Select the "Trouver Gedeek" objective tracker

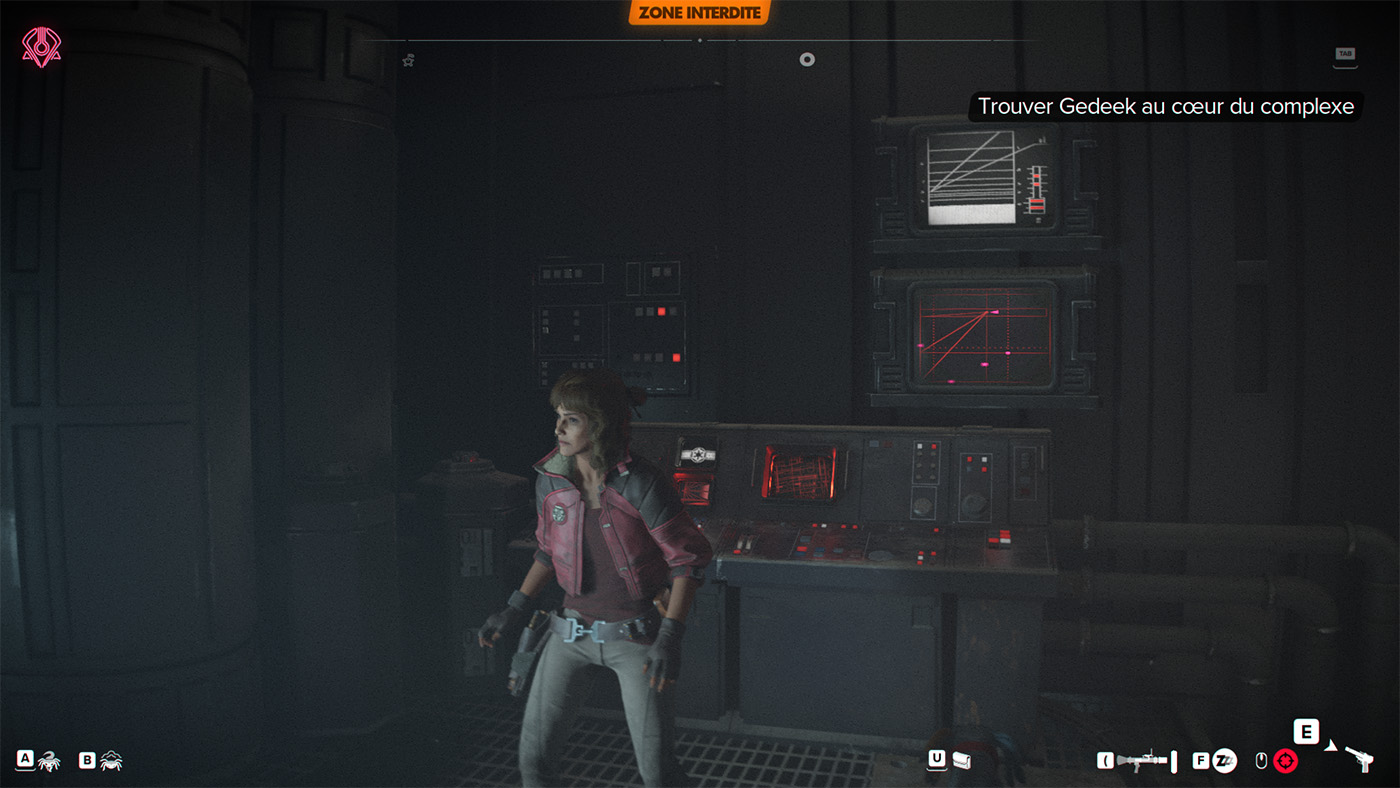pos(1166,106)
